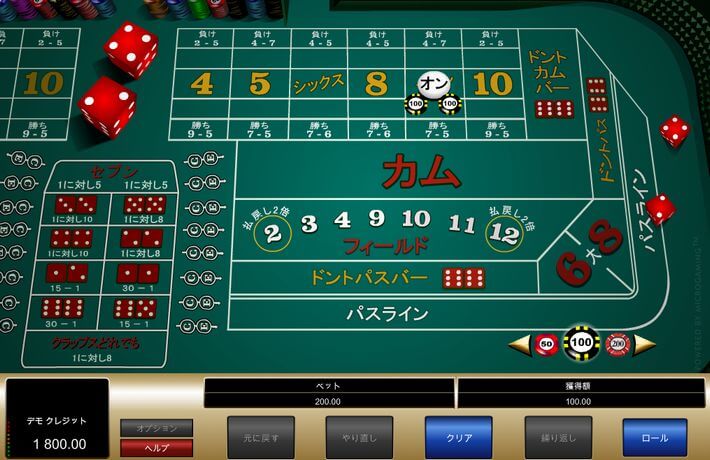Choose the 200 chip denomination
Image resolution: width=710 pixels, height=460 pixels.
coord(617,344)
